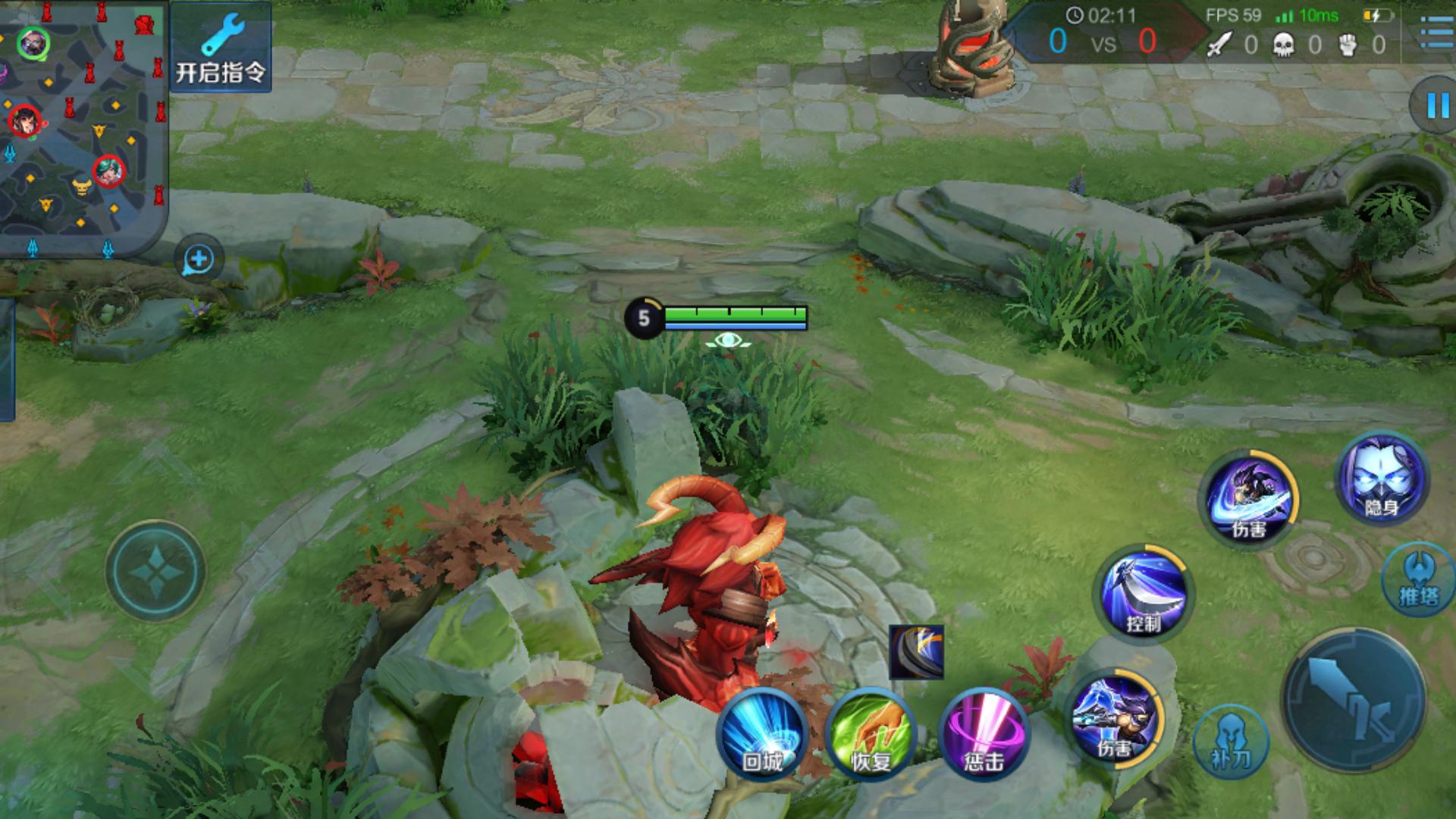Pause the match with the pause button
This screenshot has height=819, width=1456.
1436,105
